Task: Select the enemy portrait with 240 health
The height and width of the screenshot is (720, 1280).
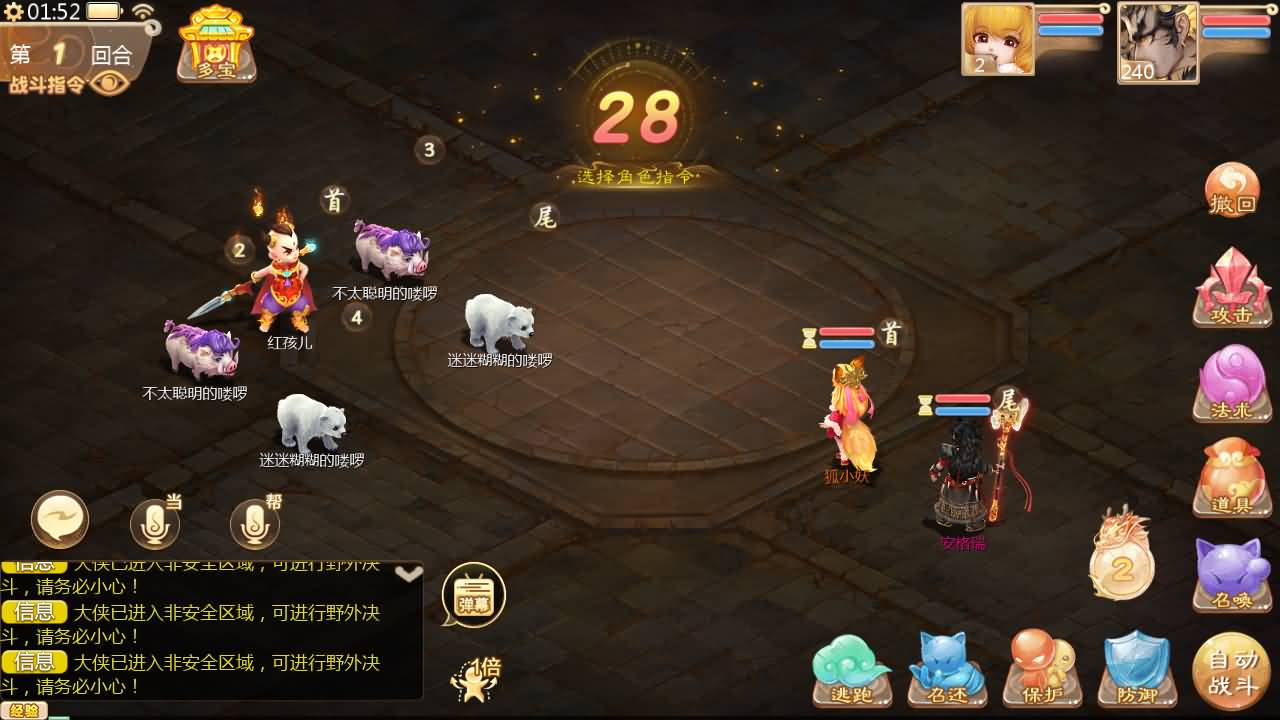Action: point(1157,42)
